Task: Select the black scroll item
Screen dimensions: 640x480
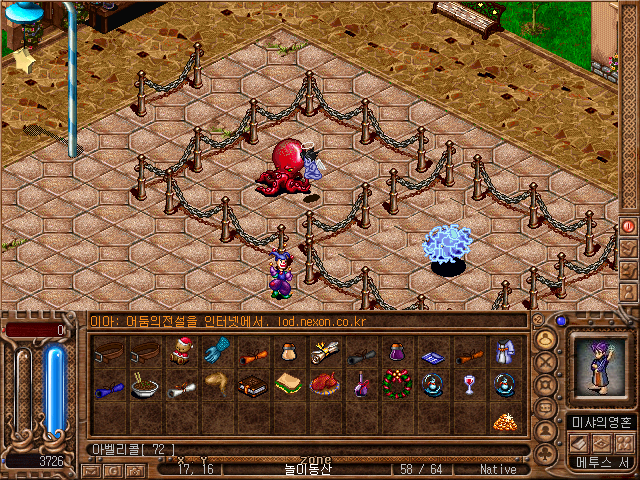Action: (360, 351)
